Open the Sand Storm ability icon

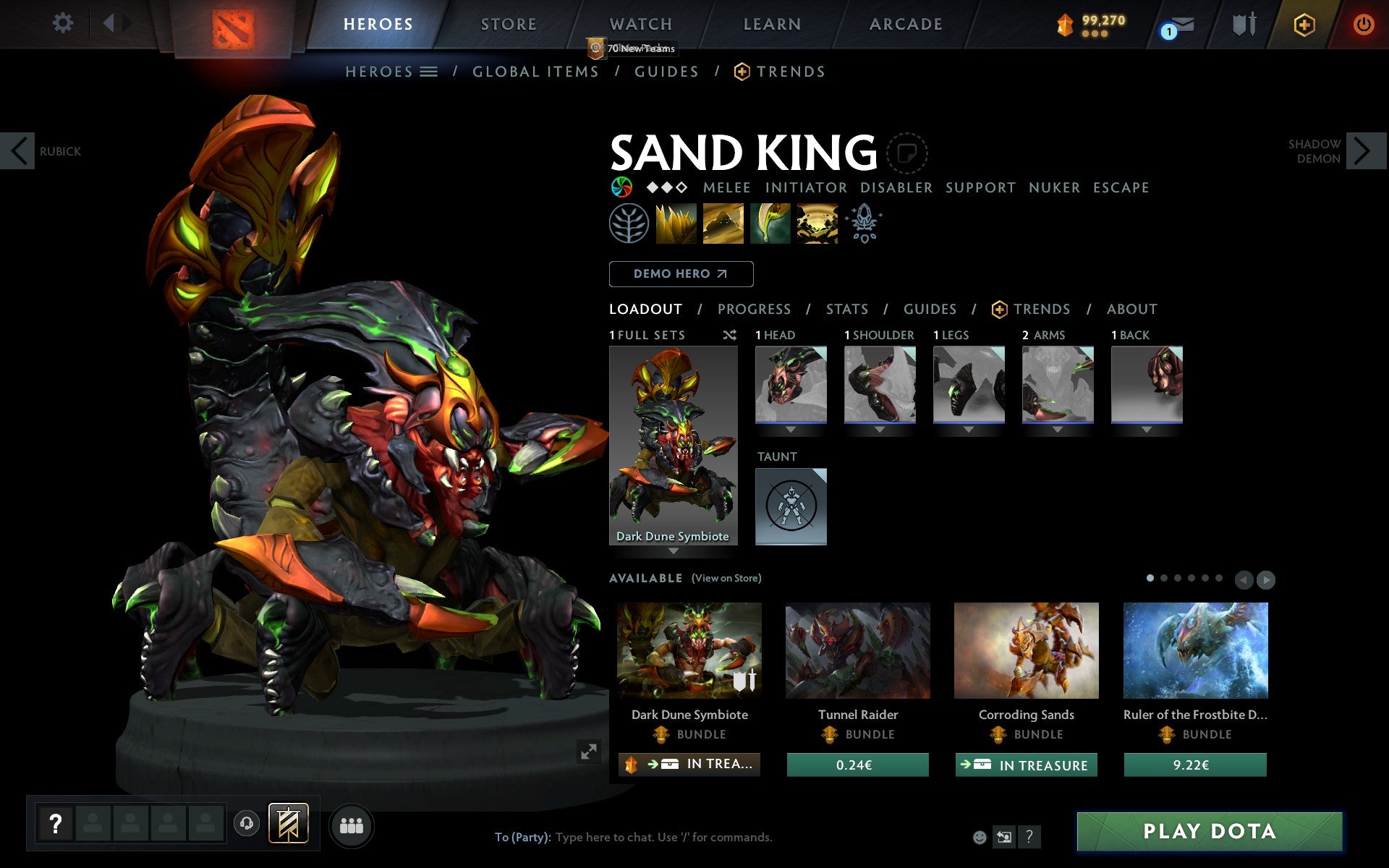point(723,224)
